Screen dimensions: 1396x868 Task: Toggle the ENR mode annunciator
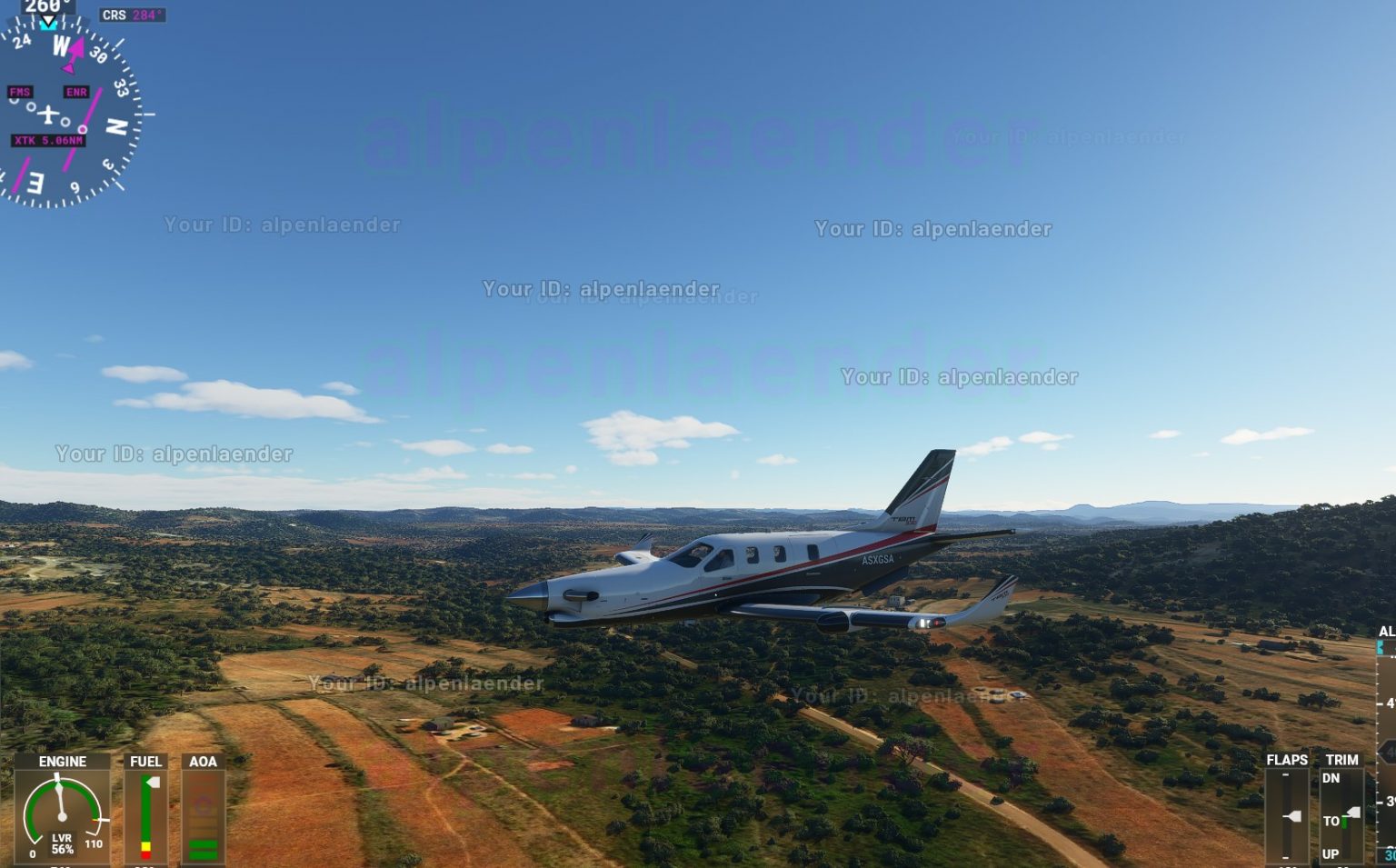tap(76, 91)
